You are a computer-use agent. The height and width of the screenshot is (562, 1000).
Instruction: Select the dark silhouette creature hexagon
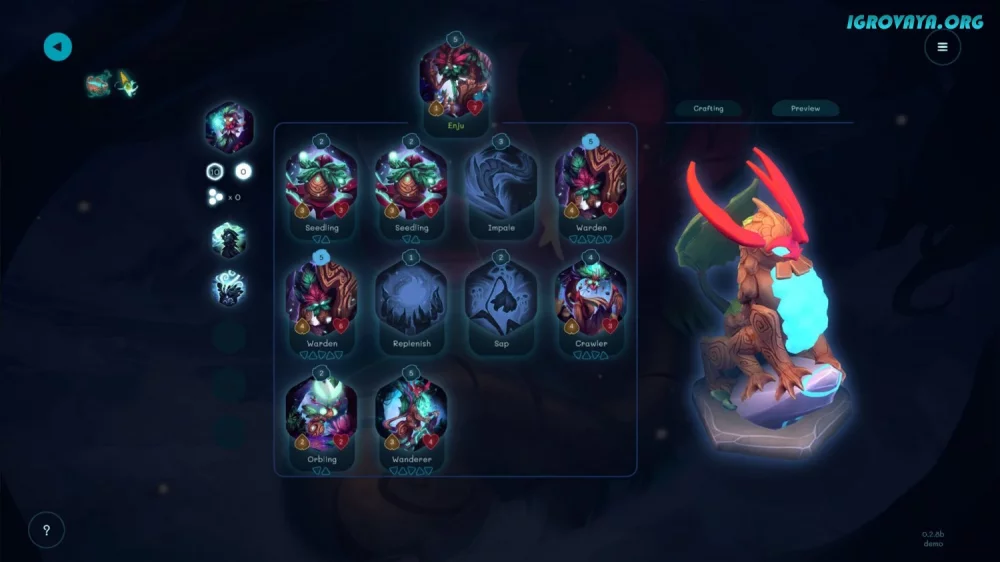point(229,240)
